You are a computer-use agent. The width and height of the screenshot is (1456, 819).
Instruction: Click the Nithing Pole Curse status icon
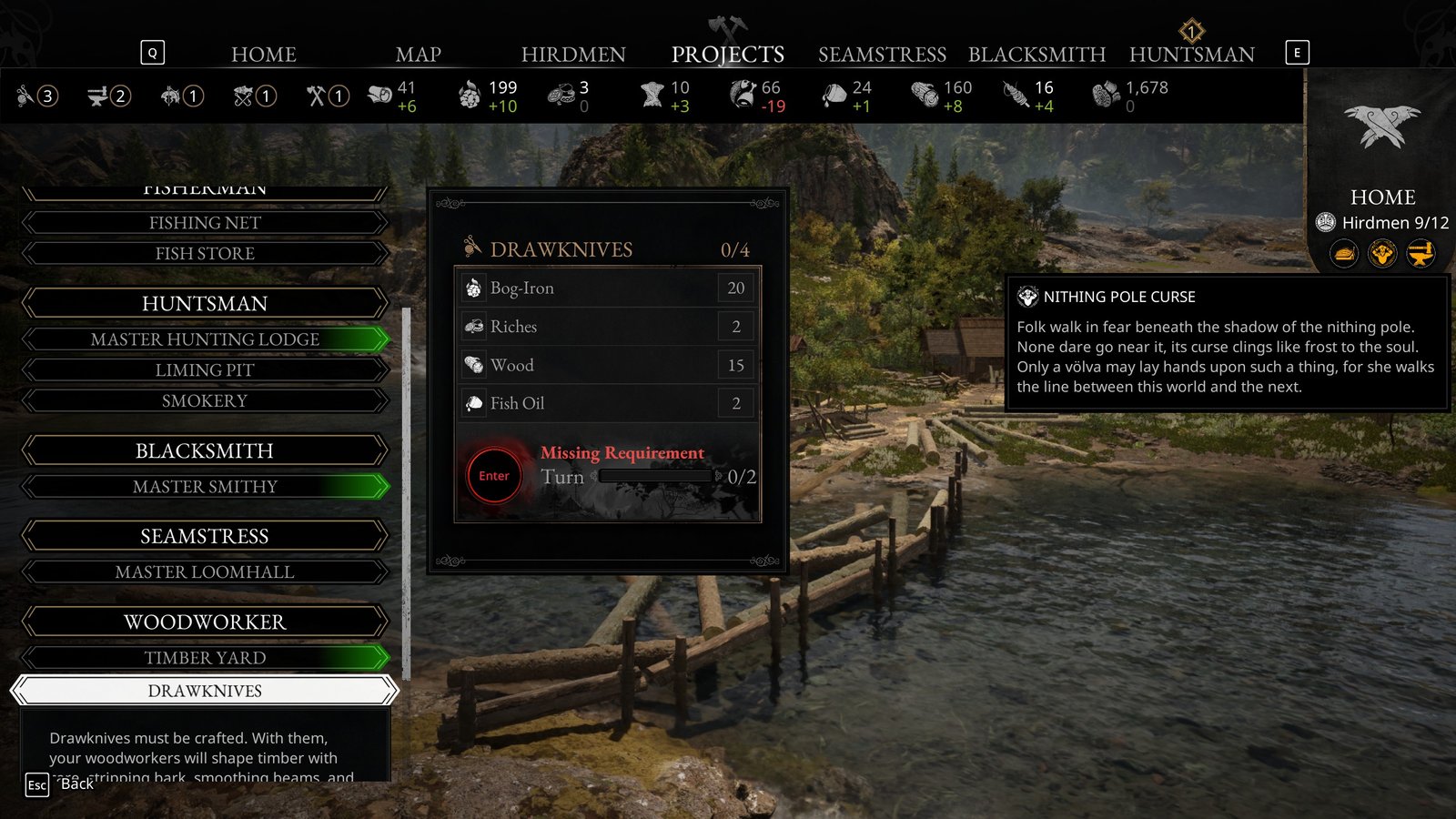1382,253
